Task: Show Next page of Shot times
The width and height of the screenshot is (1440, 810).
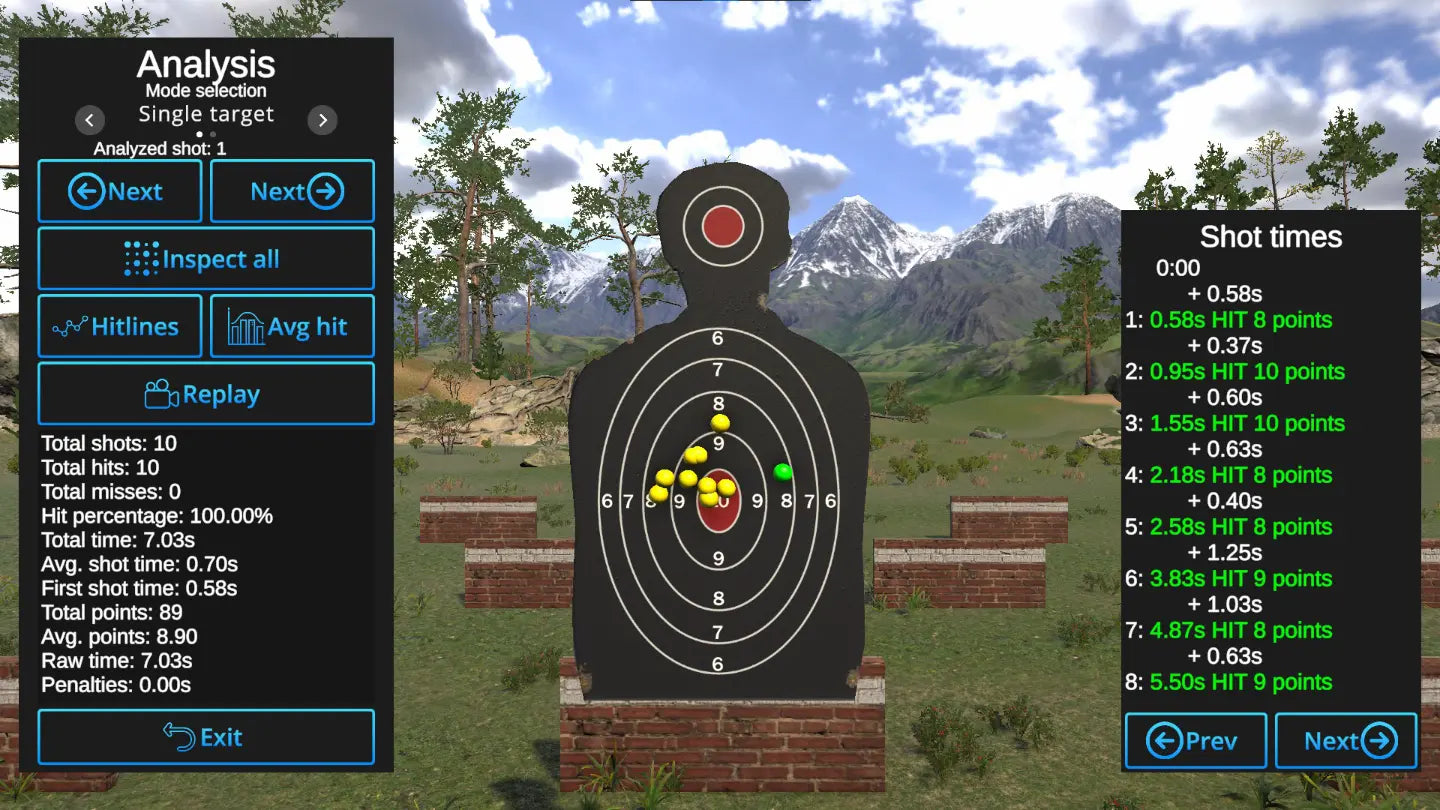Action: [1346, 741]
